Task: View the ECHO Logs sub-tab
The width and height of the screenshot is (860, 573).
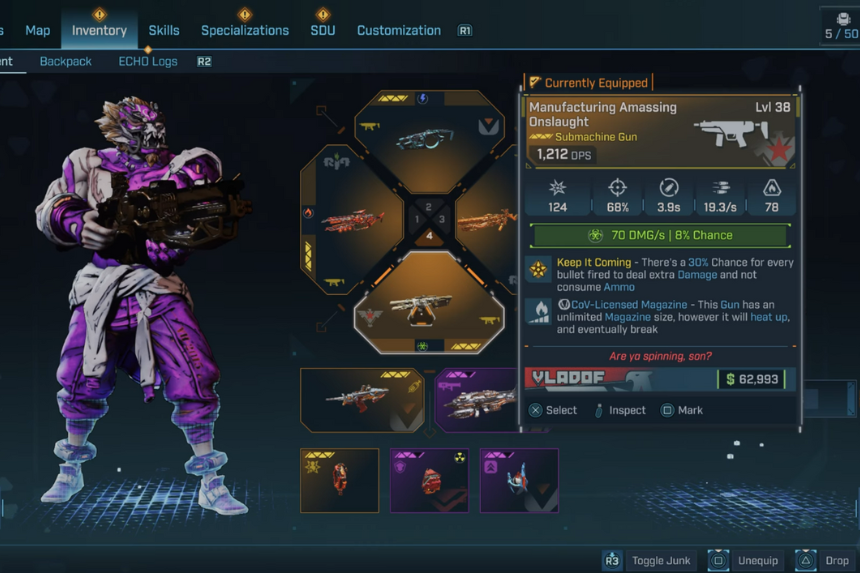Action: 148,61
